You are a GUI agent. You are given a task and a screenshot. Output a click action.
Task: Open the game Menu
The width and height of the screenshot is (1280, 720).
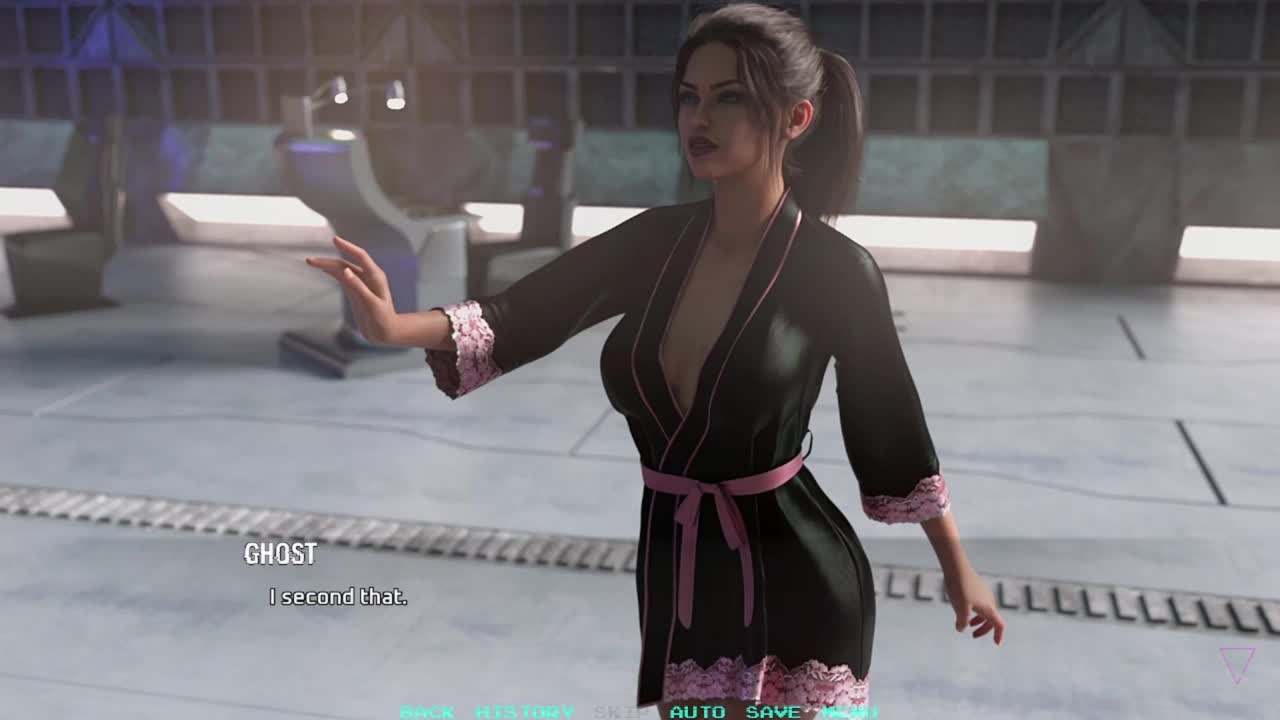coord(850,712)
